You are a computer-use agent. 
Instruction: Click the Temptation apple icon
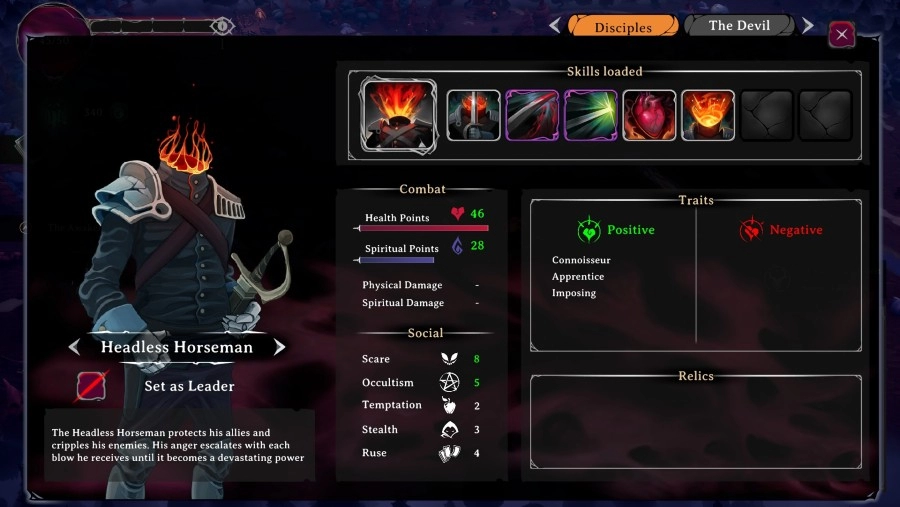[x=449, y=406]
